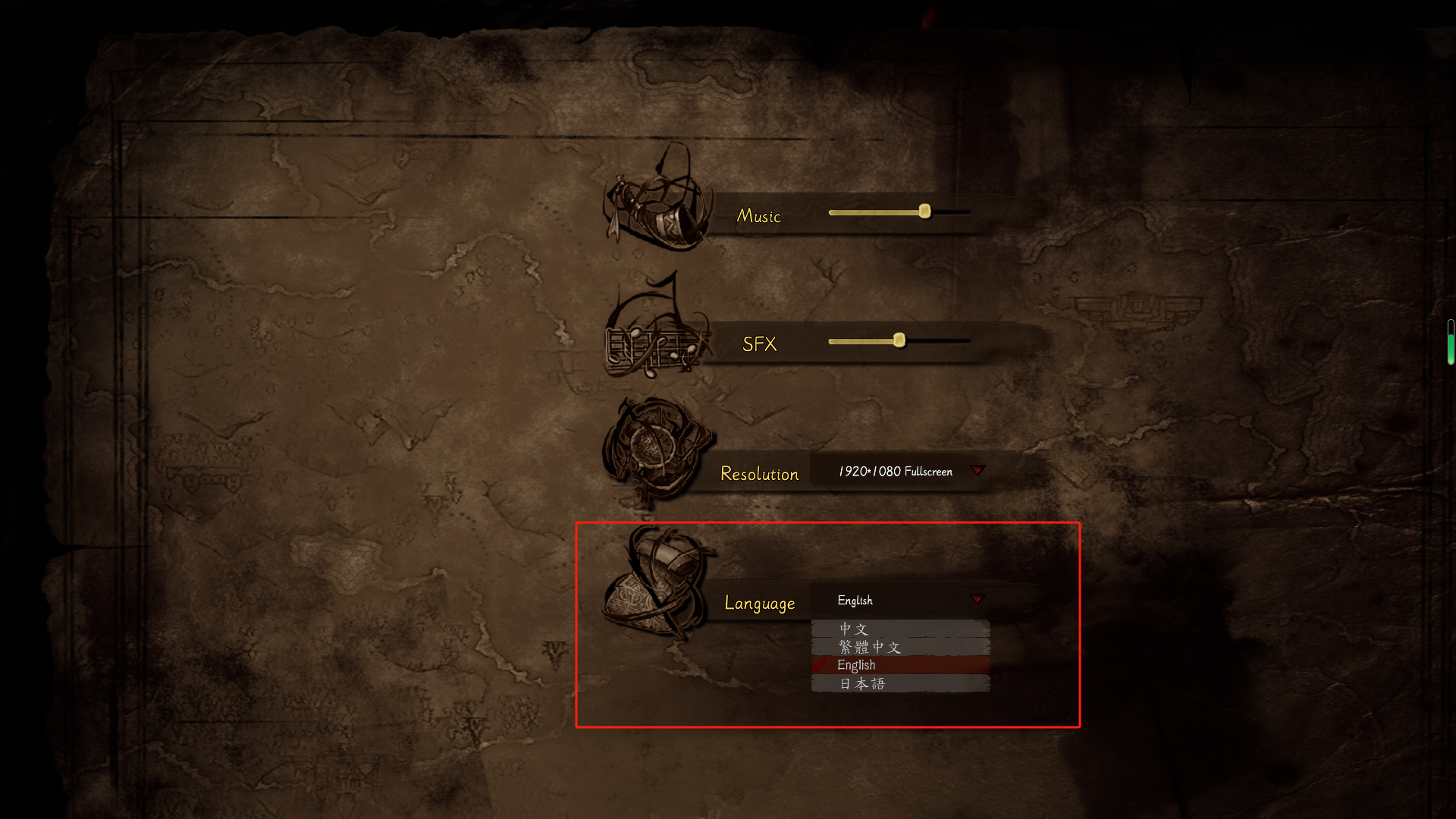
Task: Choose 日本語 as the game language
Action: pyautogui.click(x=864, y=682)
